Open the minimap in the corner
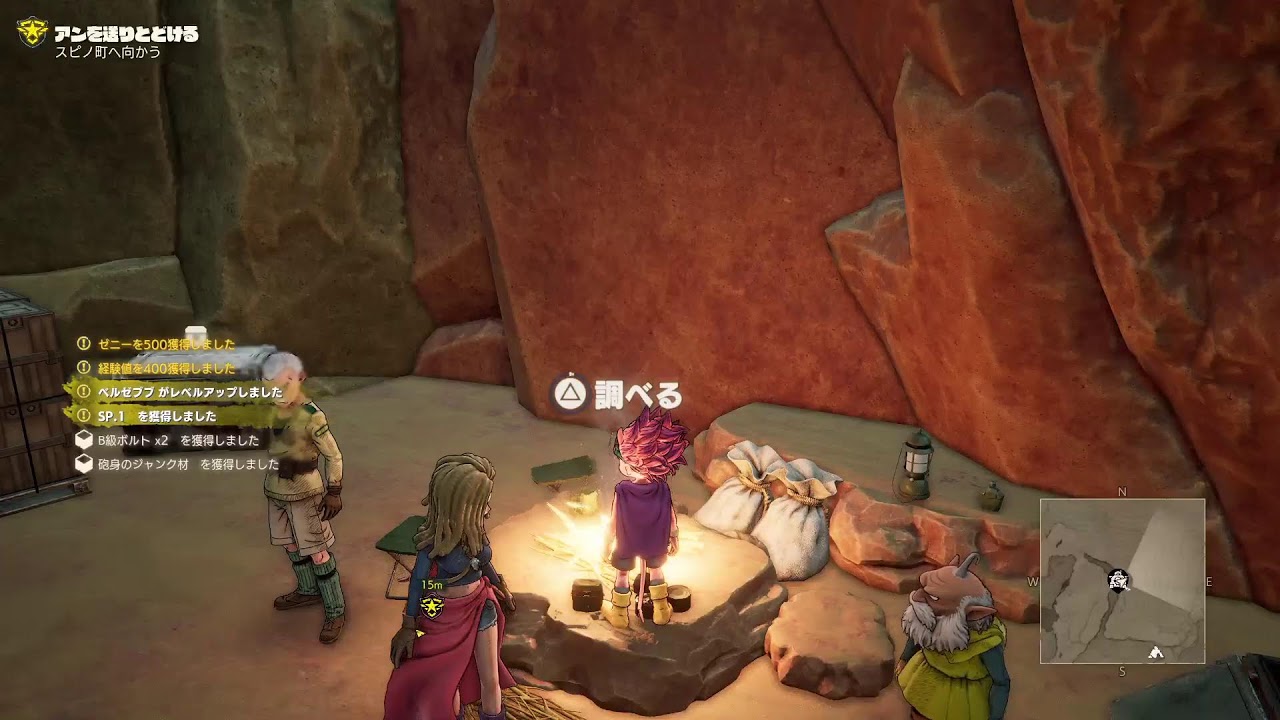Viewport: 1280px width, 720px height. click(1122, 581)
